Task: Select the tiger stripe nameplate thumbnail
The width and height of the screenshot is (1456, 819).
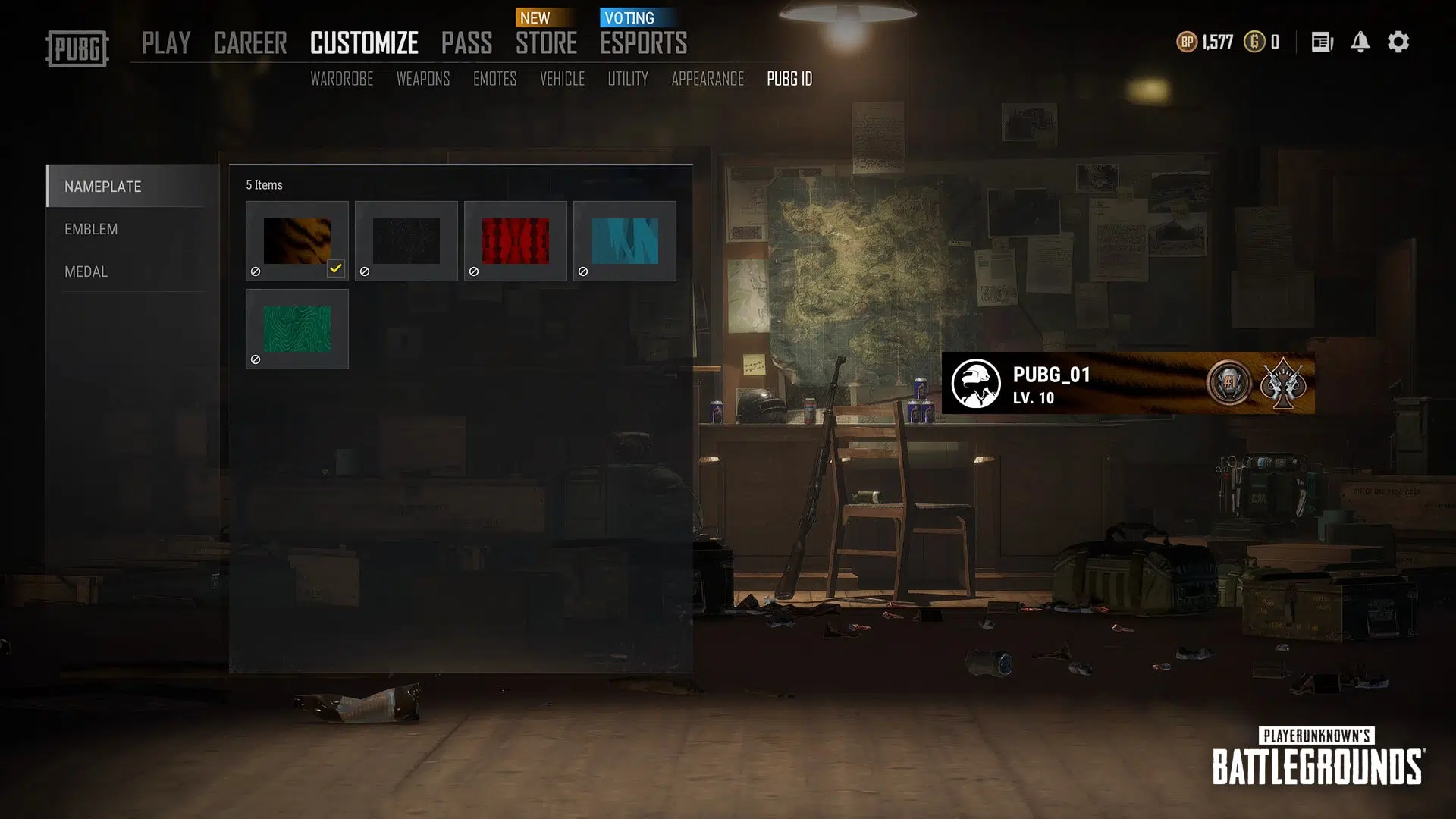Action: [x=297, y=237]
